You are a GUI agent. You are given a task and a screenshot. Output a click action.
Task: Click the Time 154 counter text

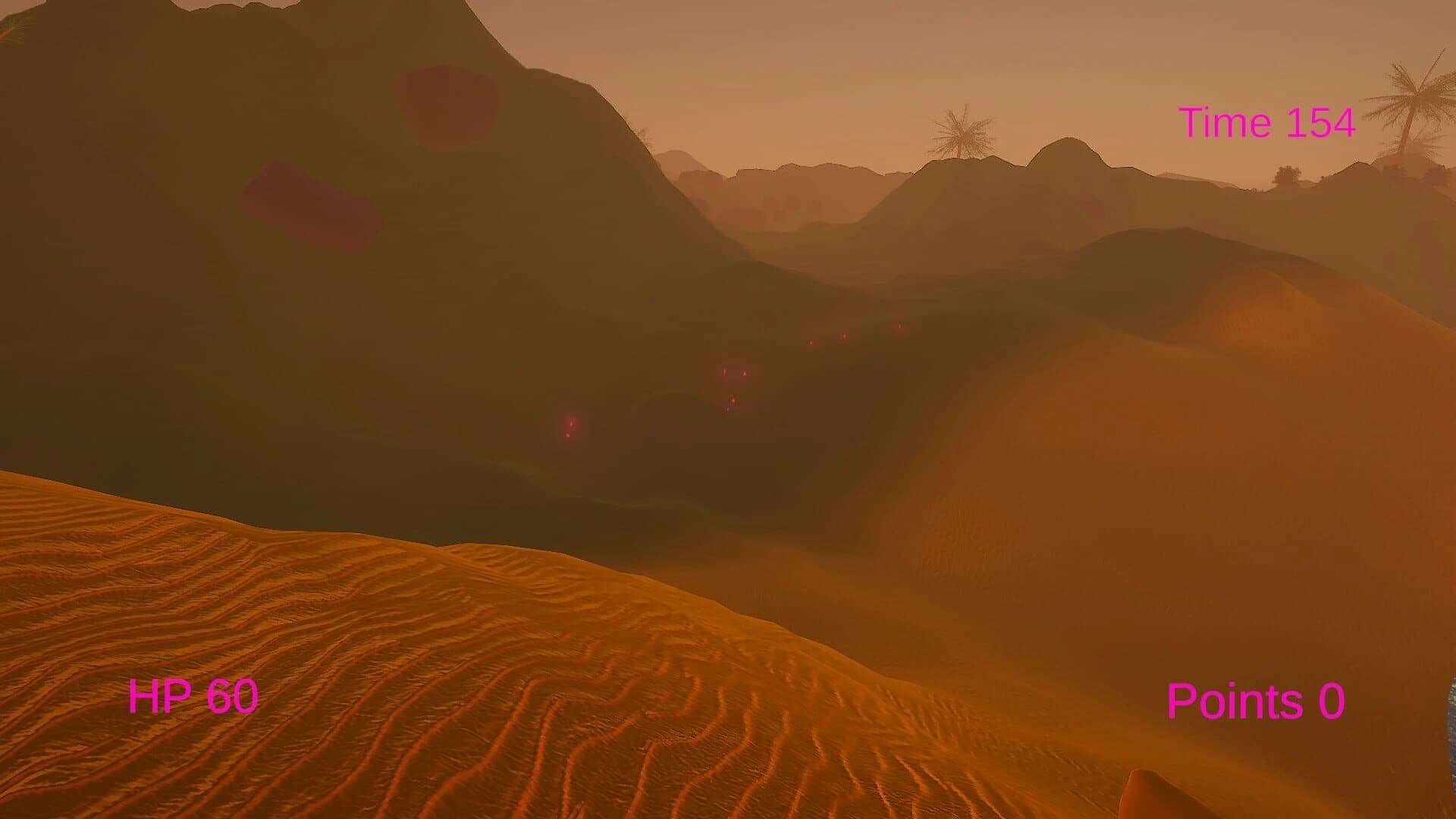tap(1266, 121)
